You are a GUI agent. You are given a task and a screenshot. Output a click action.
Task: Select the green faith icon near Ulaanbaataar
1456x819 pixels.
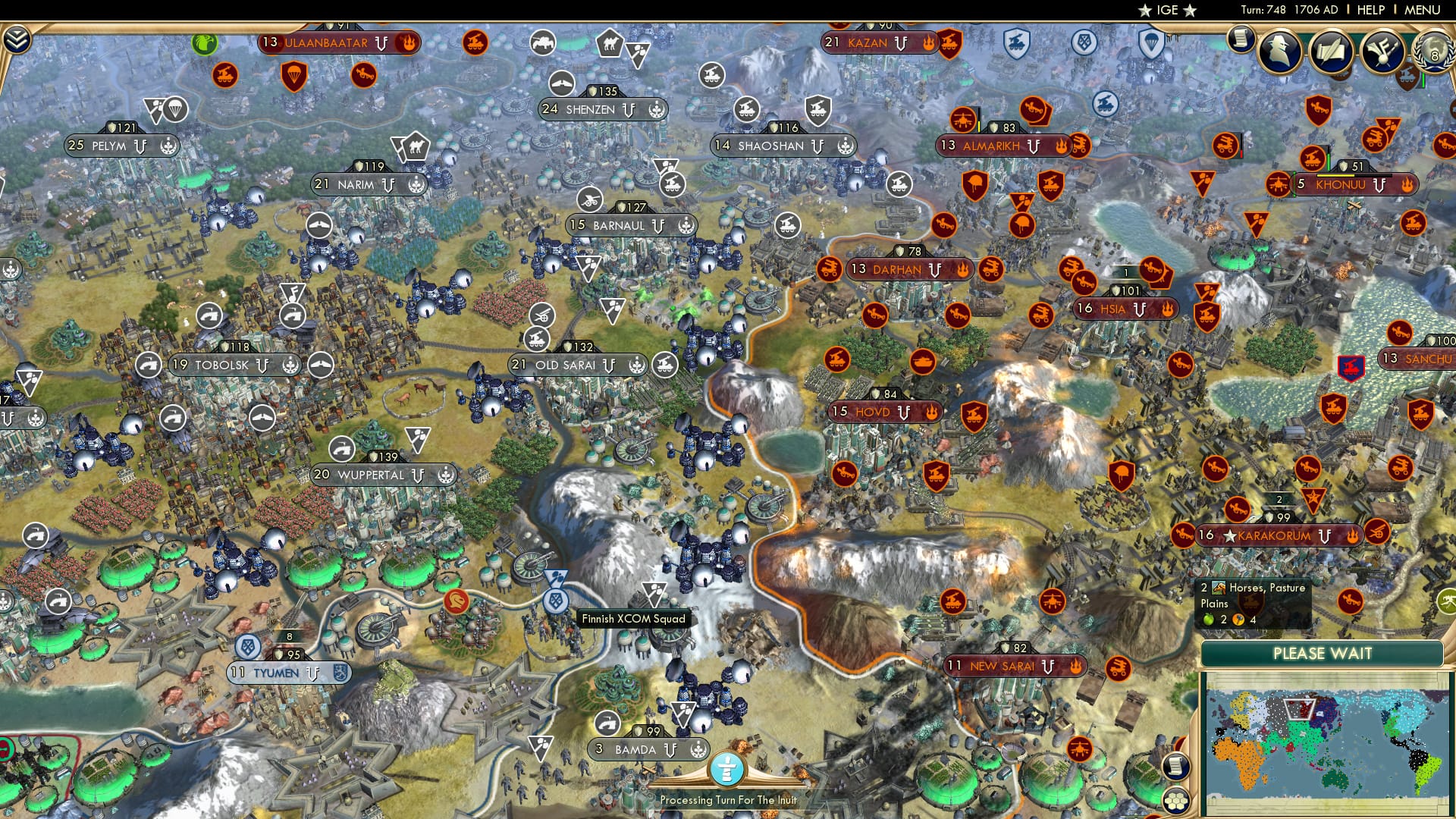[x=203, y=45]
